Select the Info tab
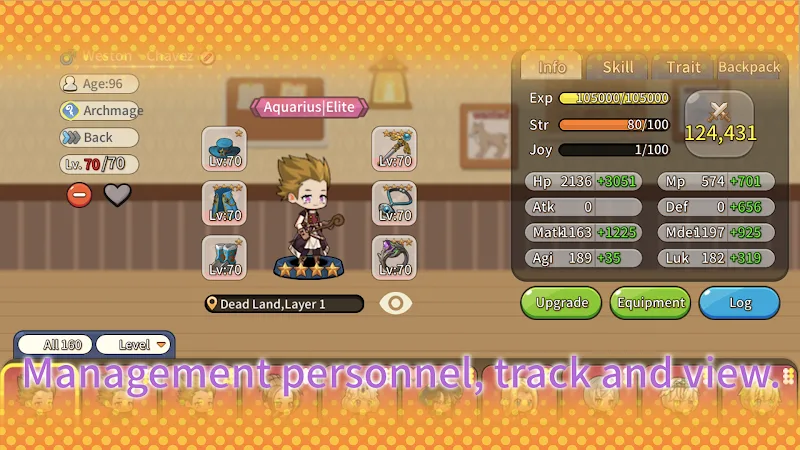This screenshot has height=450, width=800. (552, 67)
